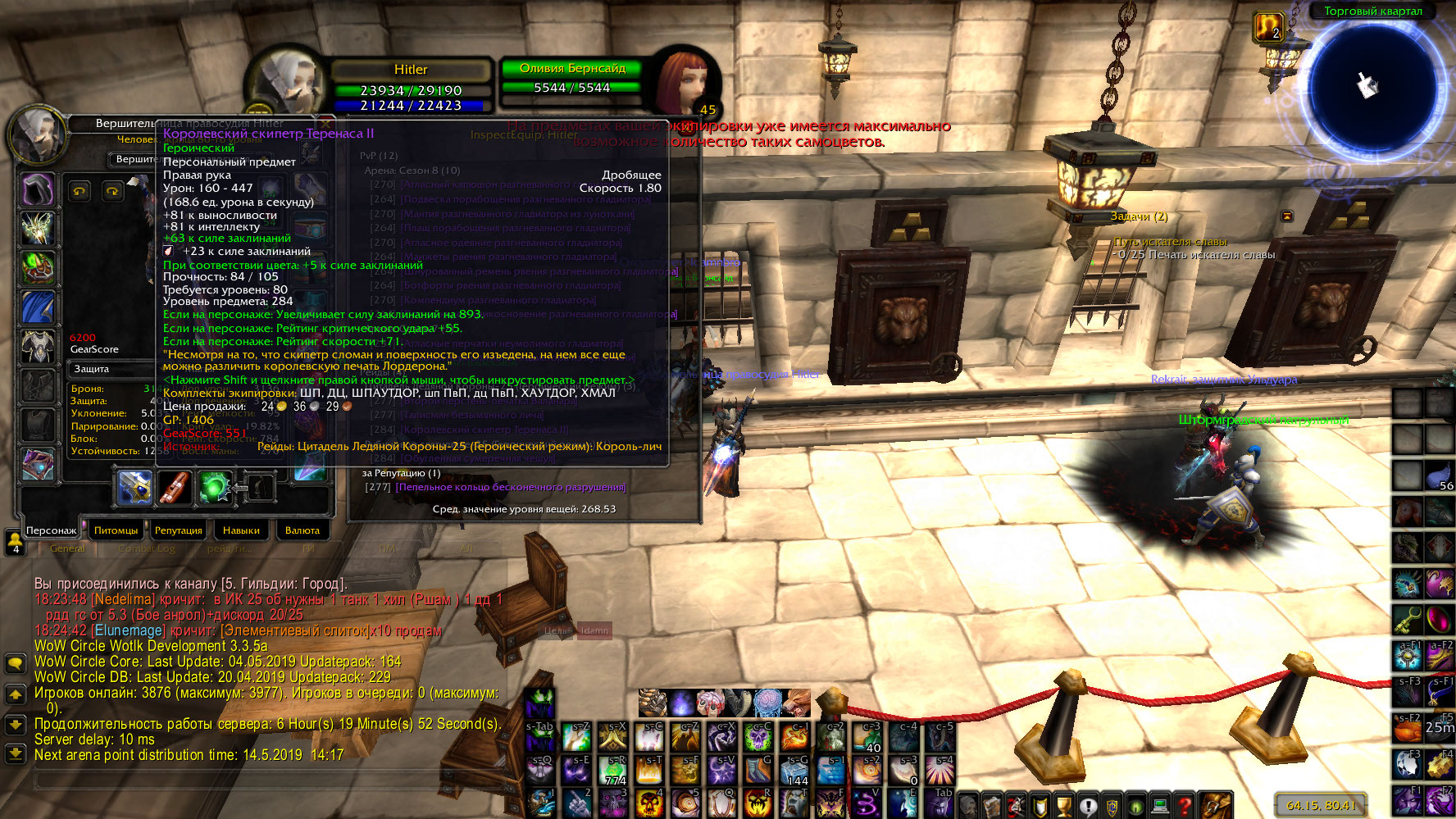The height and width of the screenshot is (819, 1456).
Task: Click the brain ability on the pet bar
Action: (768, 703)
